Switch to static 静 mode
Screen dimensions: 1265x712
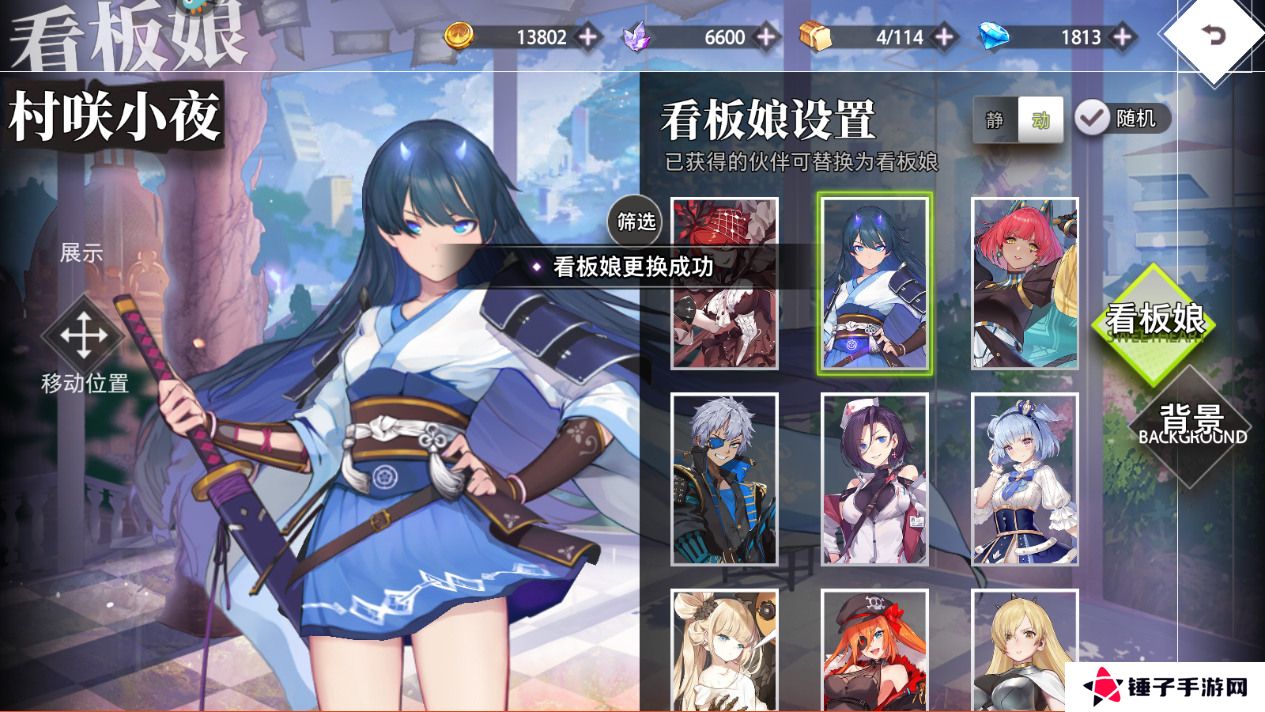tap(995, 120)
